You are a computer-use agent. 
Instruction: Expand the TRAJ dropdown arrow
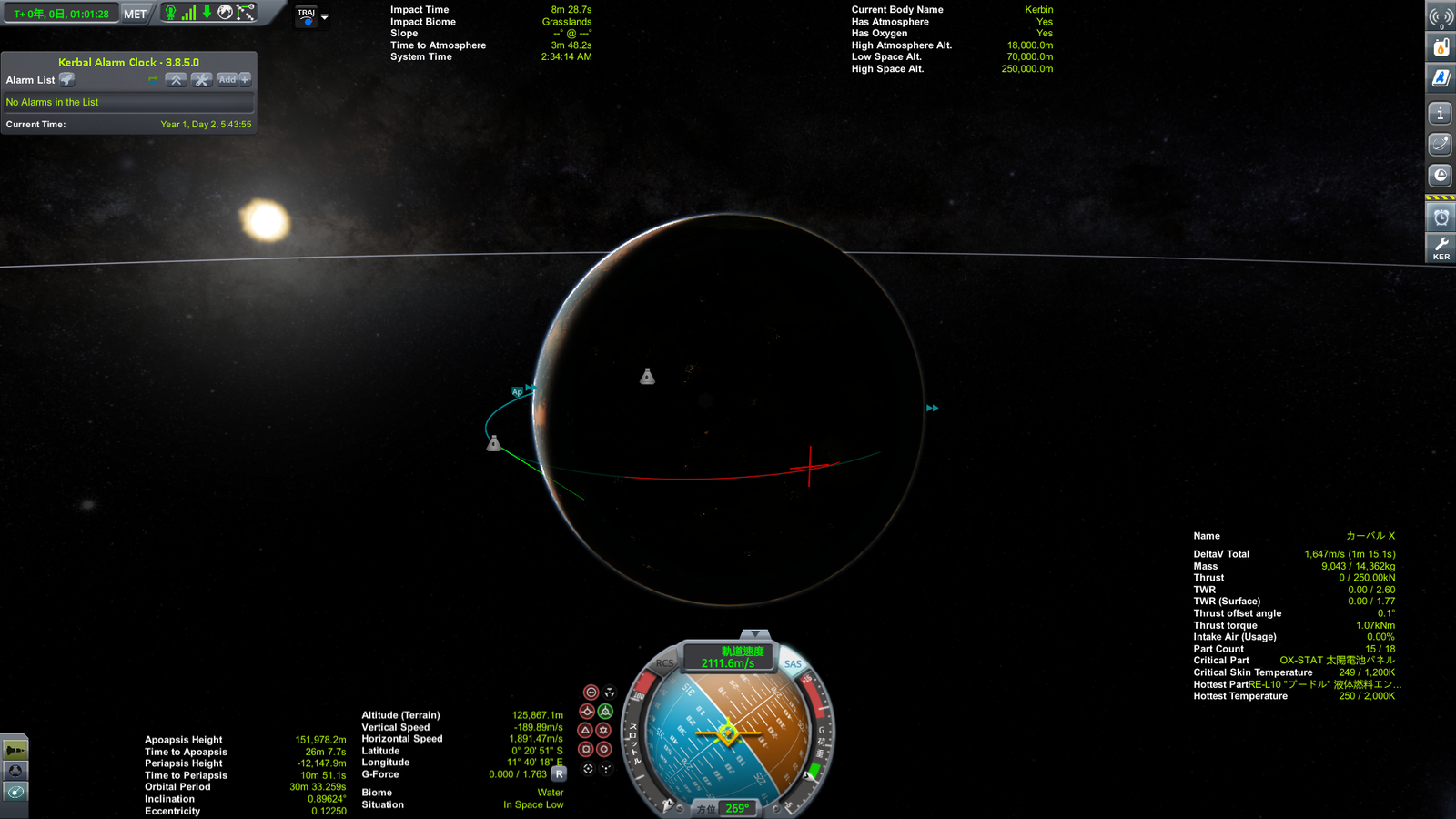(x=324, y=15)
